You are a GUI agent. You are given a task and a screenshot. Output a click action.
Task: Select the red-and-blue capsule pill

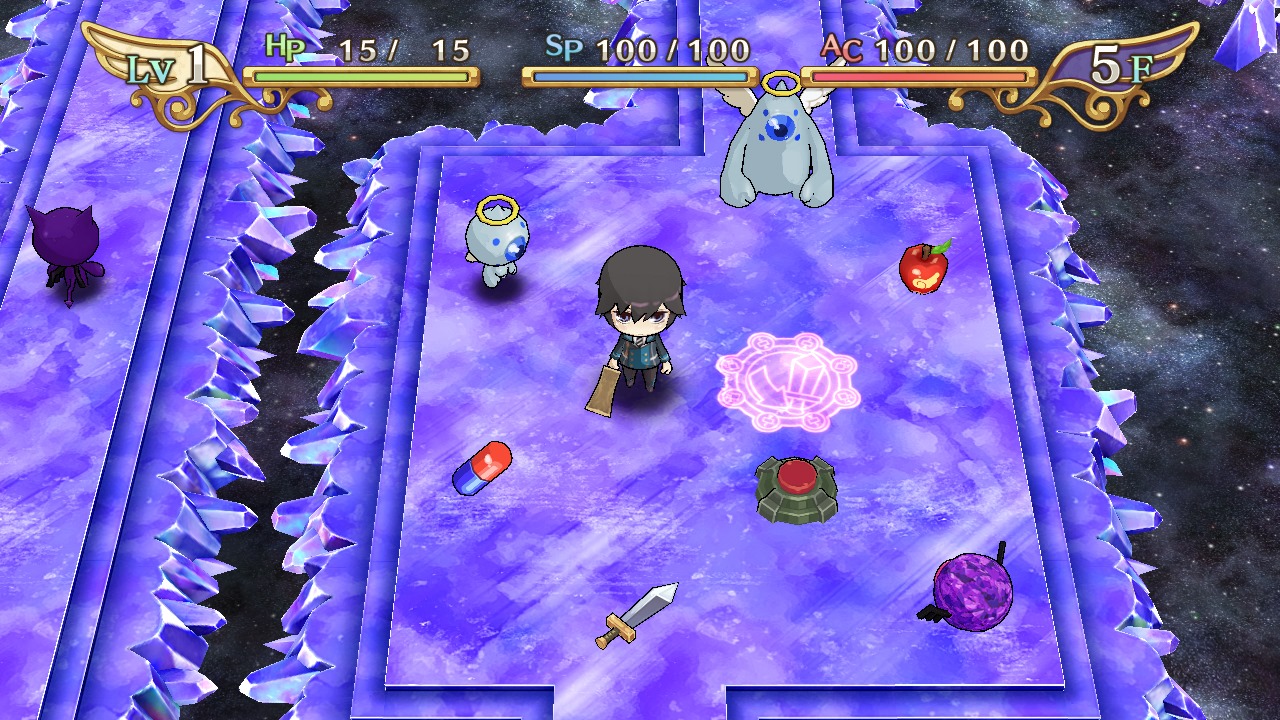pyautogui.click(x=483, y=467)
